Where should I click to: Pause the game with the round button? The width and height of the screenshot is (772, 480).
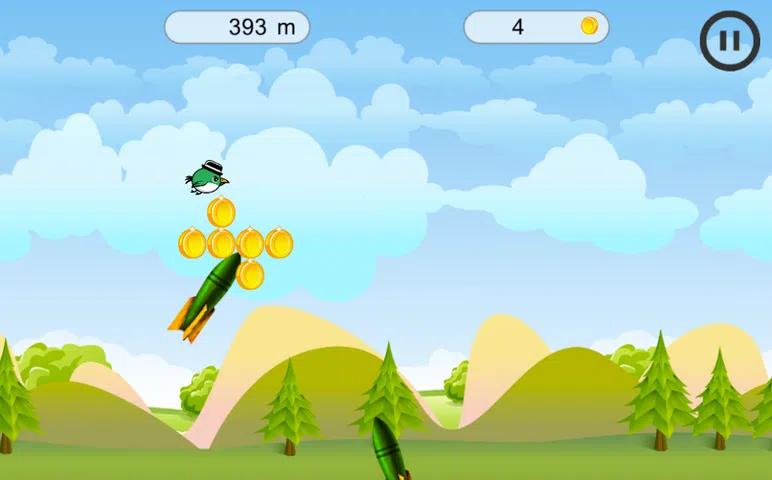730,41
